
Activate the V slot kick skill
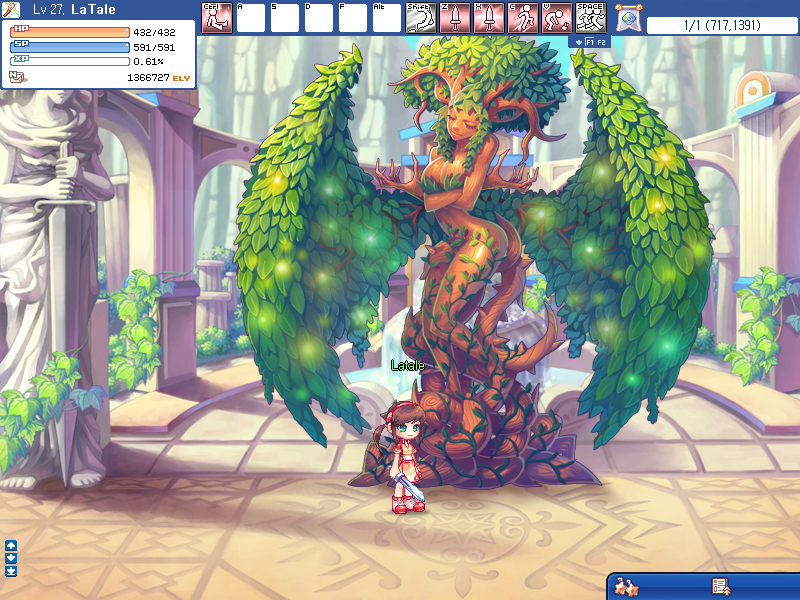[556, 18]
